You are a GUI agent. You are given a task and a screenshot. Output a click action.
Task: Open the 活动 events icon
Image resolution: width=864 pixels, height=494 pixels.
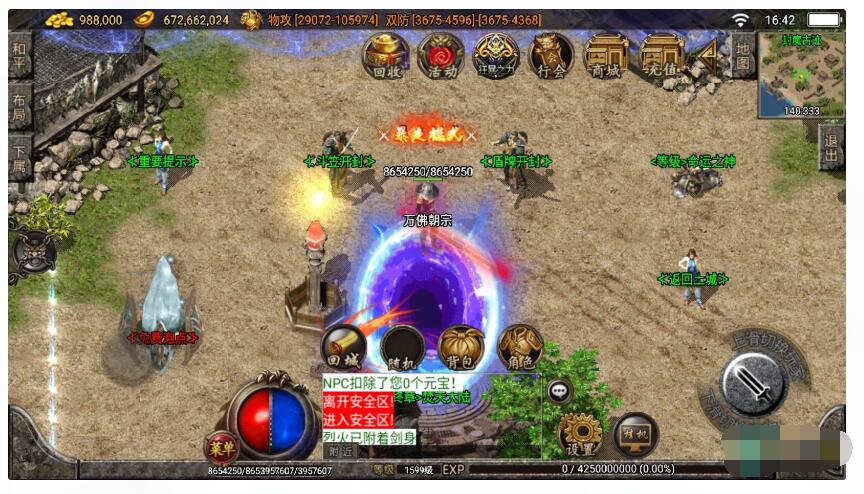coord(440,54)
